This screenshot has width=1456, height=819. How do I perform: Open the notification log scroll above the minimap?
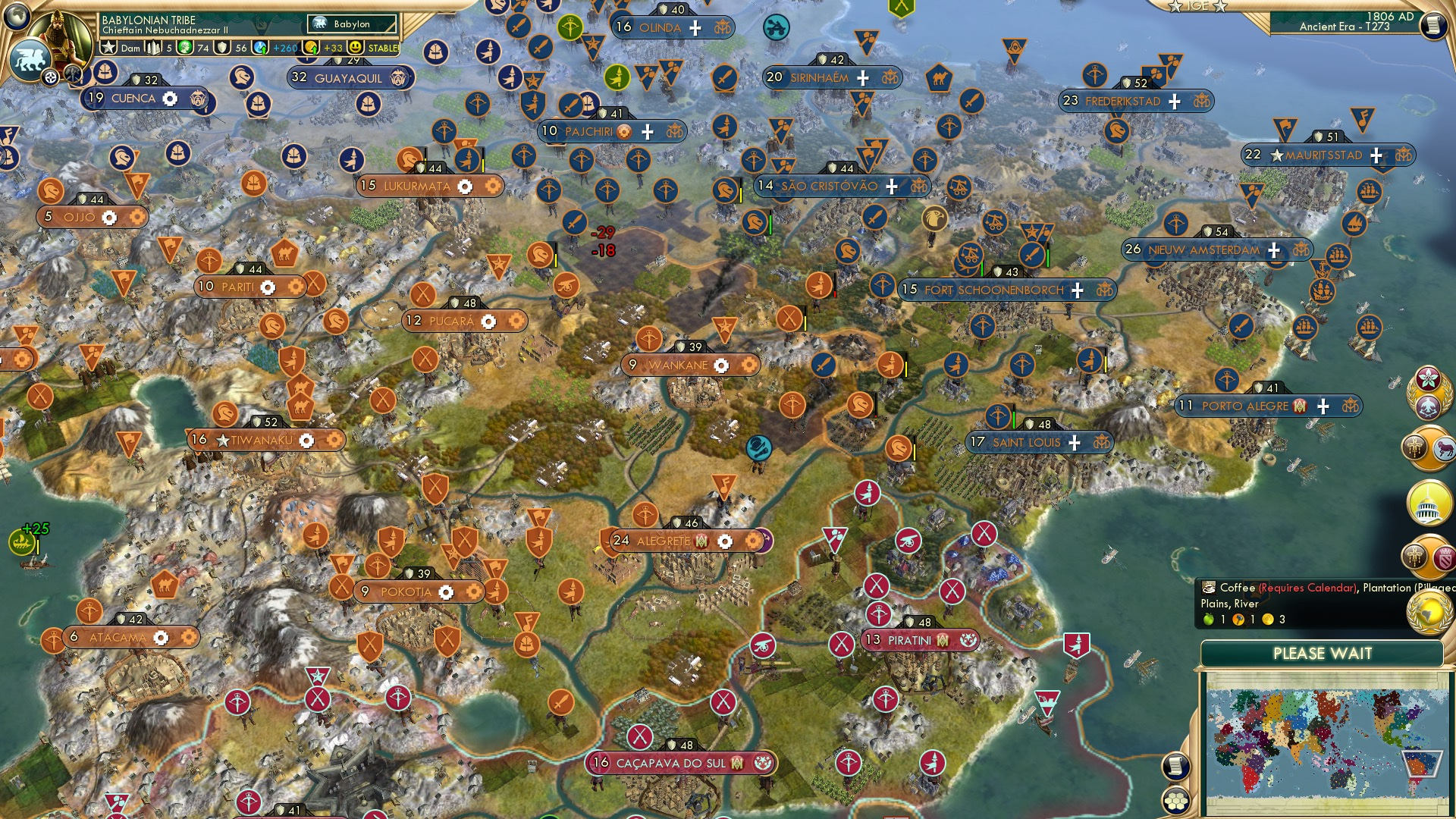pyautogui.click(x=1176, y=765)
